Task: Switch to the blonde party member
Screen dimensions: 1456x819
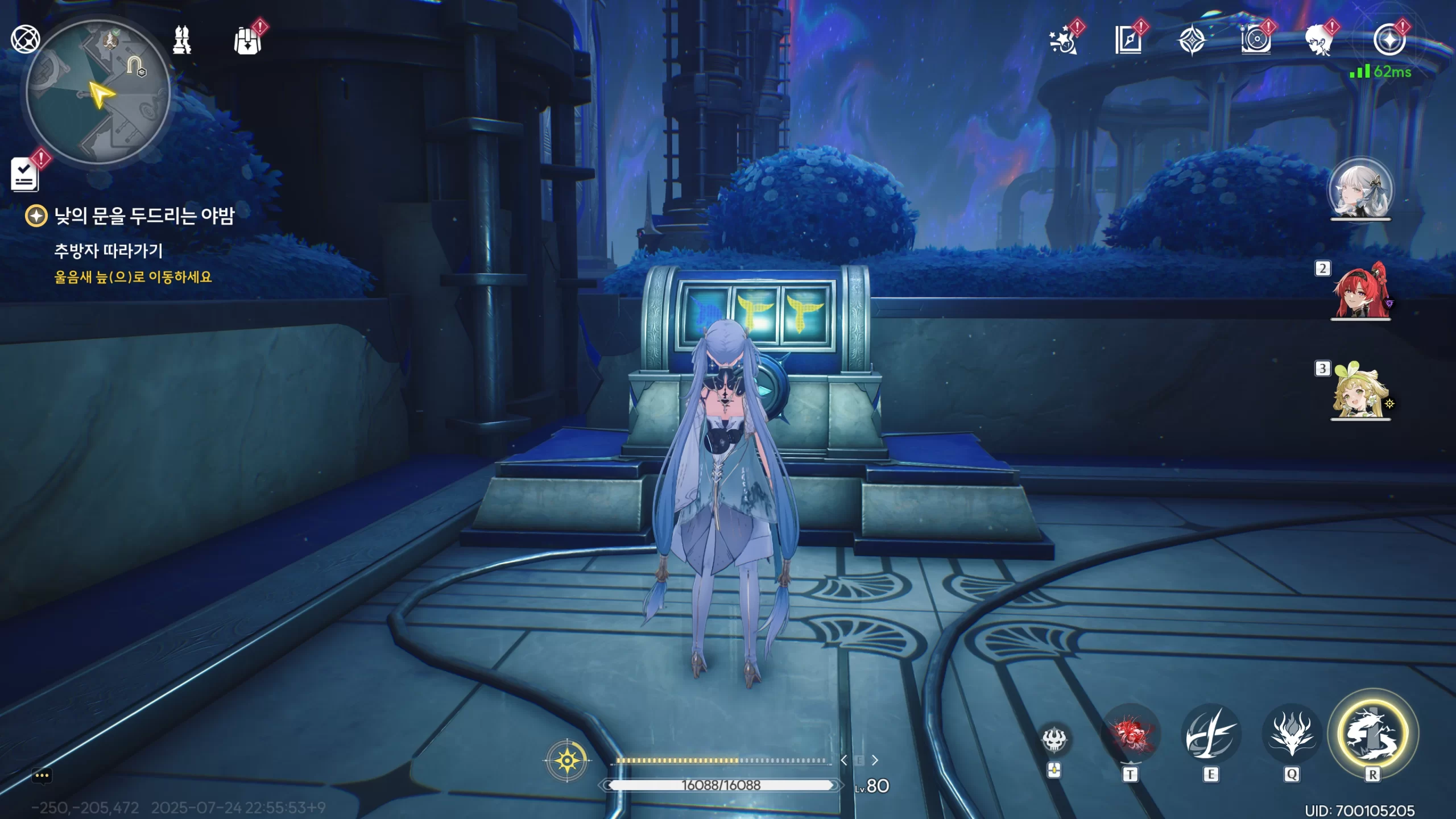Action: point(1360,391)
